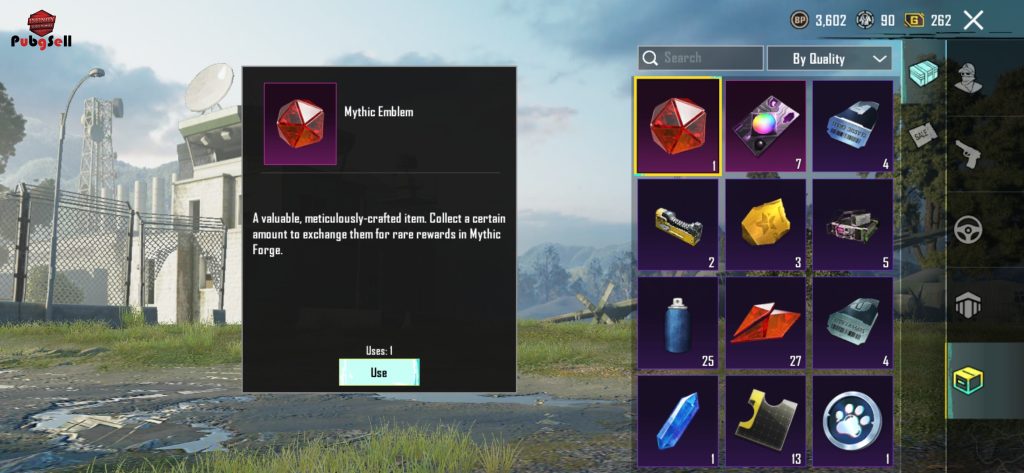1024x473 pixels.
Task: Close the inventory screen
Action: click(x=973, y=20)
